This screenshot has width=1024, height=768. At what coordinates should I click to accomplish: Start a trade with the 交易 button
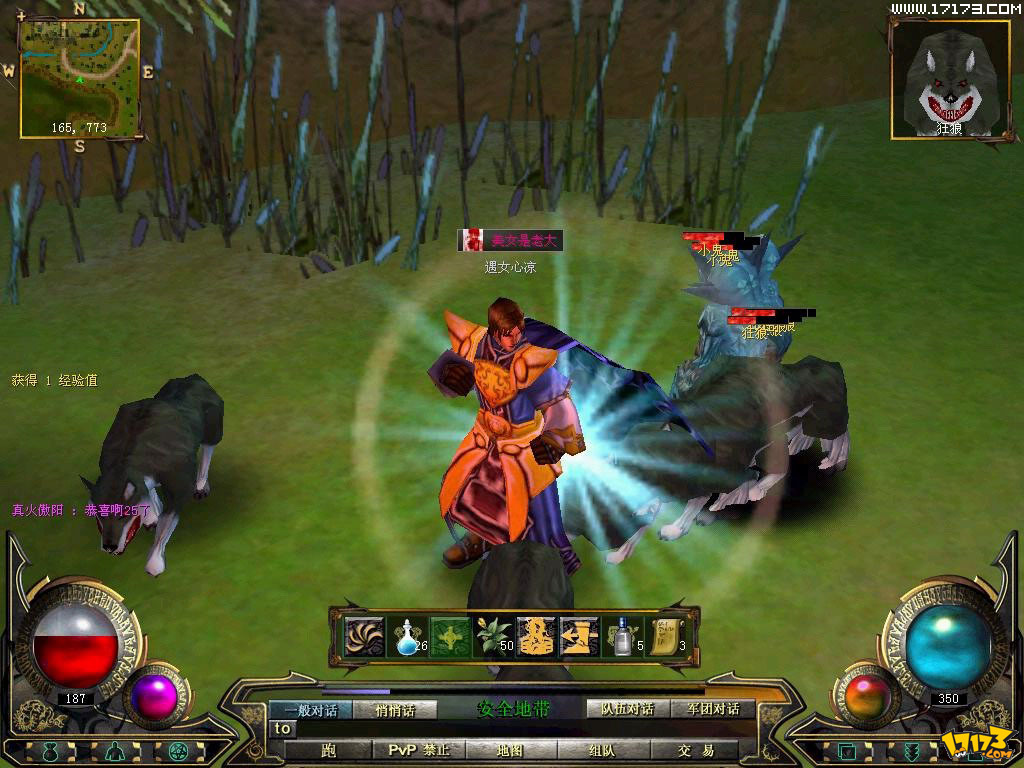pyautogui.click(x=695, y=750)
